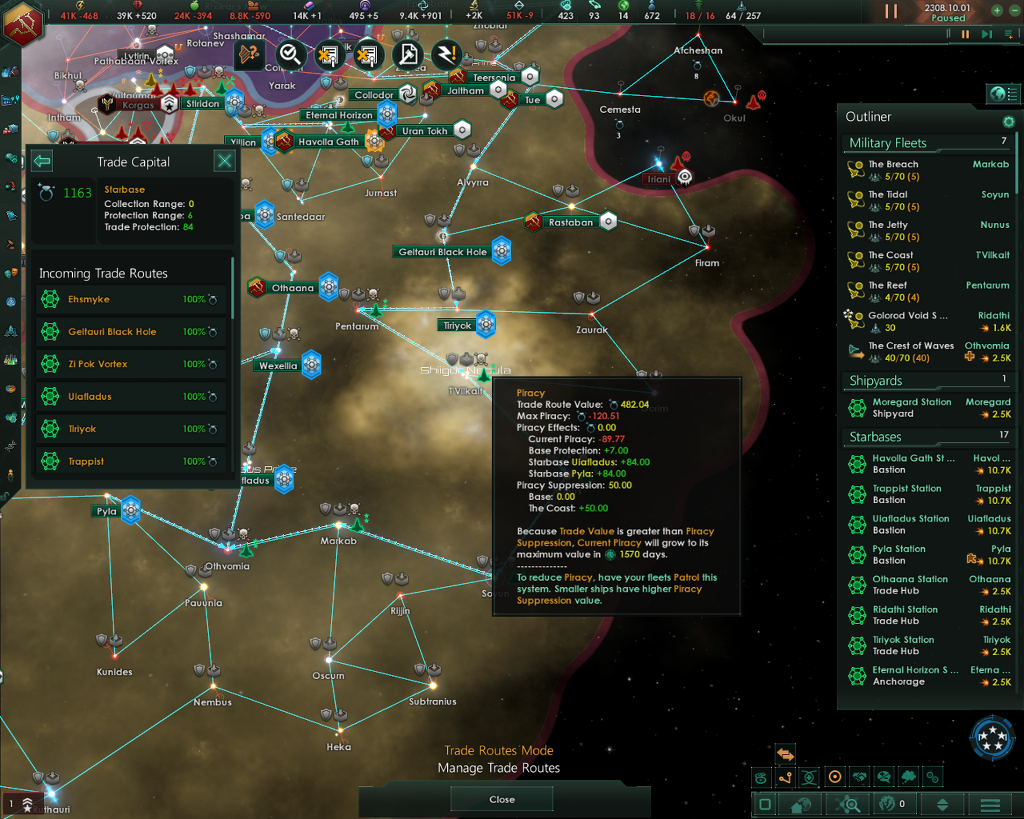Go back from Trade Capital panel
Viewport: 1024px width, 819px height.
pos(42,161)
